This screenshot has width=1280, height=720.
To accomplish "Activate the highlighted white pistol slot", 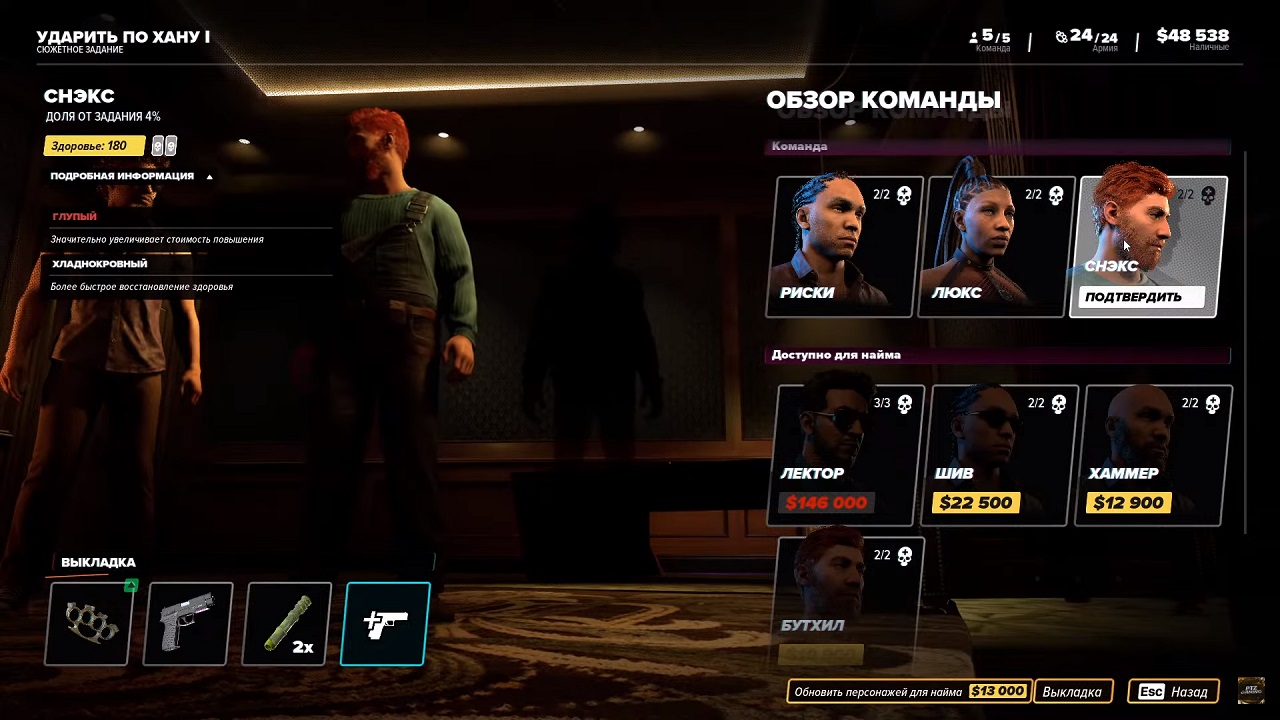I will tap(386, 623).
